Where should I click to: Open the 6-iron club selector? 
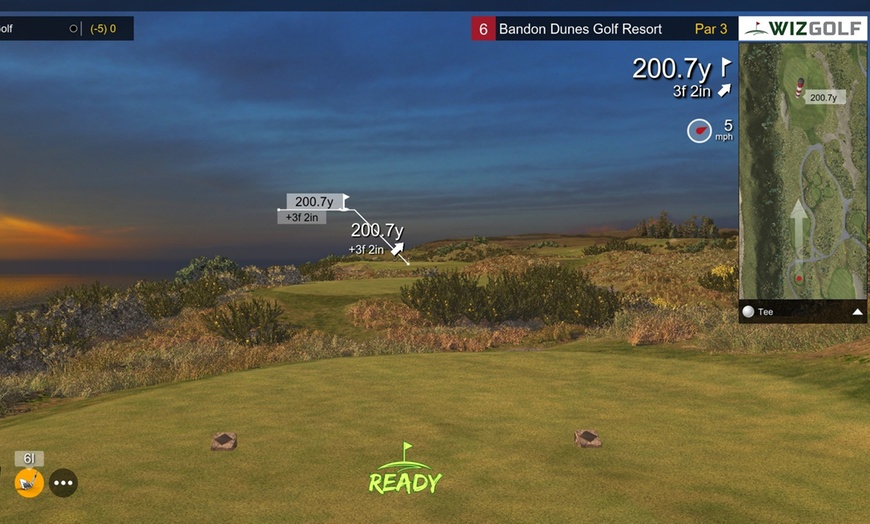(29, 483)
